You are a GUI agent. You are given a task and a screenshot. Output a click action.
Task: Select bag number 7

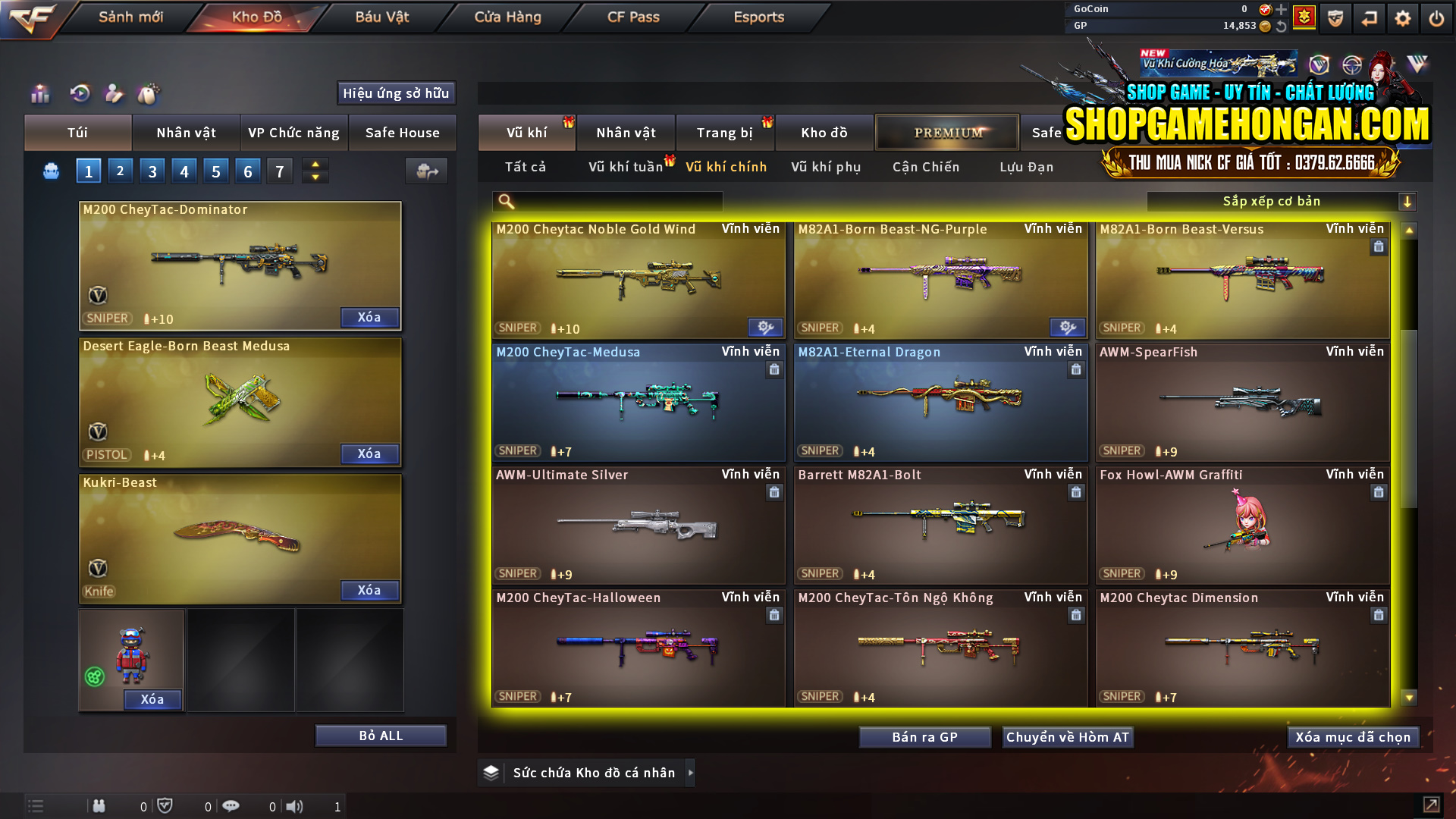coord(279,171)
